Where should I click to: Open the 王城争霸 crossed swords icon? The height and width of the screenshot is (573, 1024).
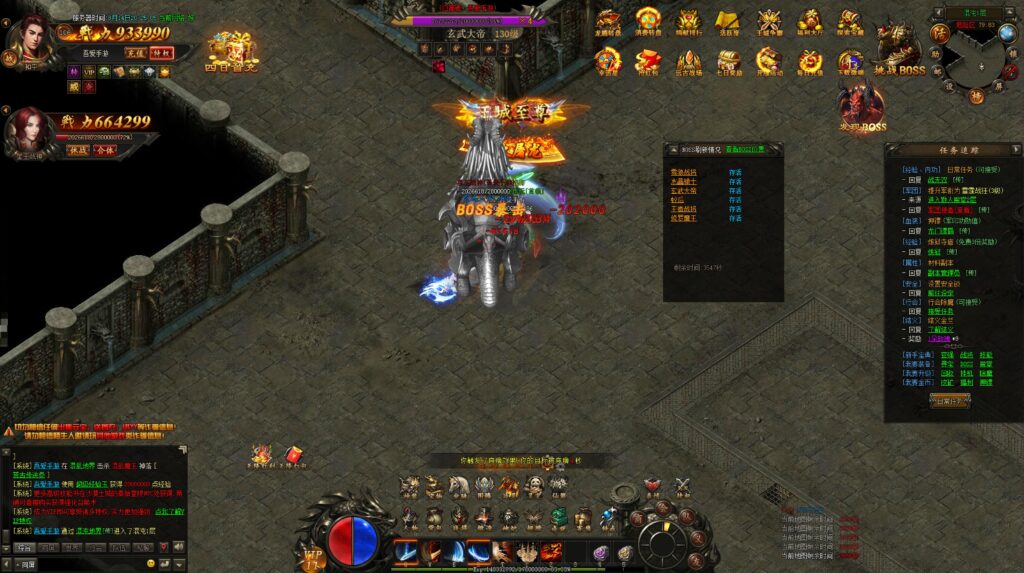click(768, 21)
